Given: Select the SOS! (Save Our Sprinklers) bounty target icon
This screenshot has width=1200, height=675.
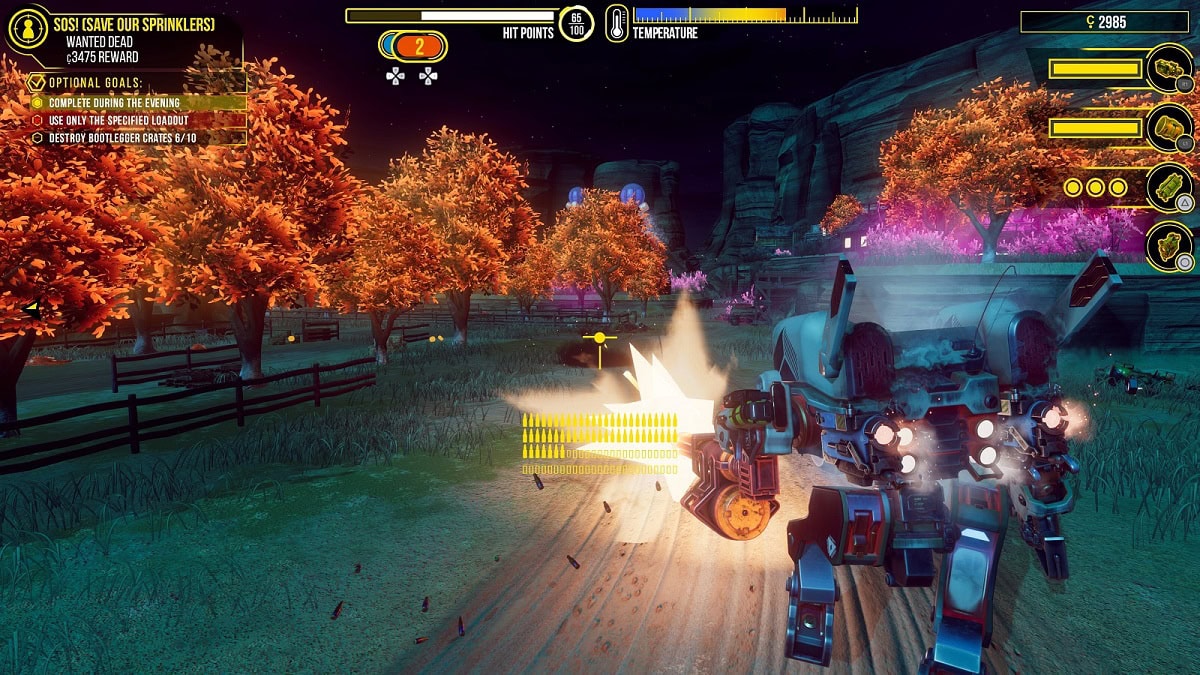Looking at the screenshot, I should [28, 31].
